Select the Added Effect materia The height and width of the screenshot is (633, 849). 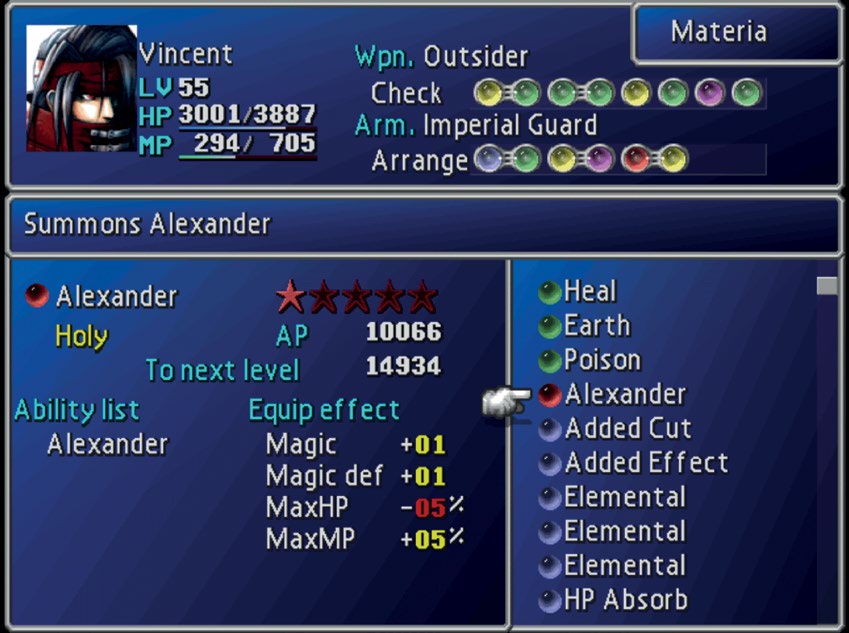pos(646,463)
